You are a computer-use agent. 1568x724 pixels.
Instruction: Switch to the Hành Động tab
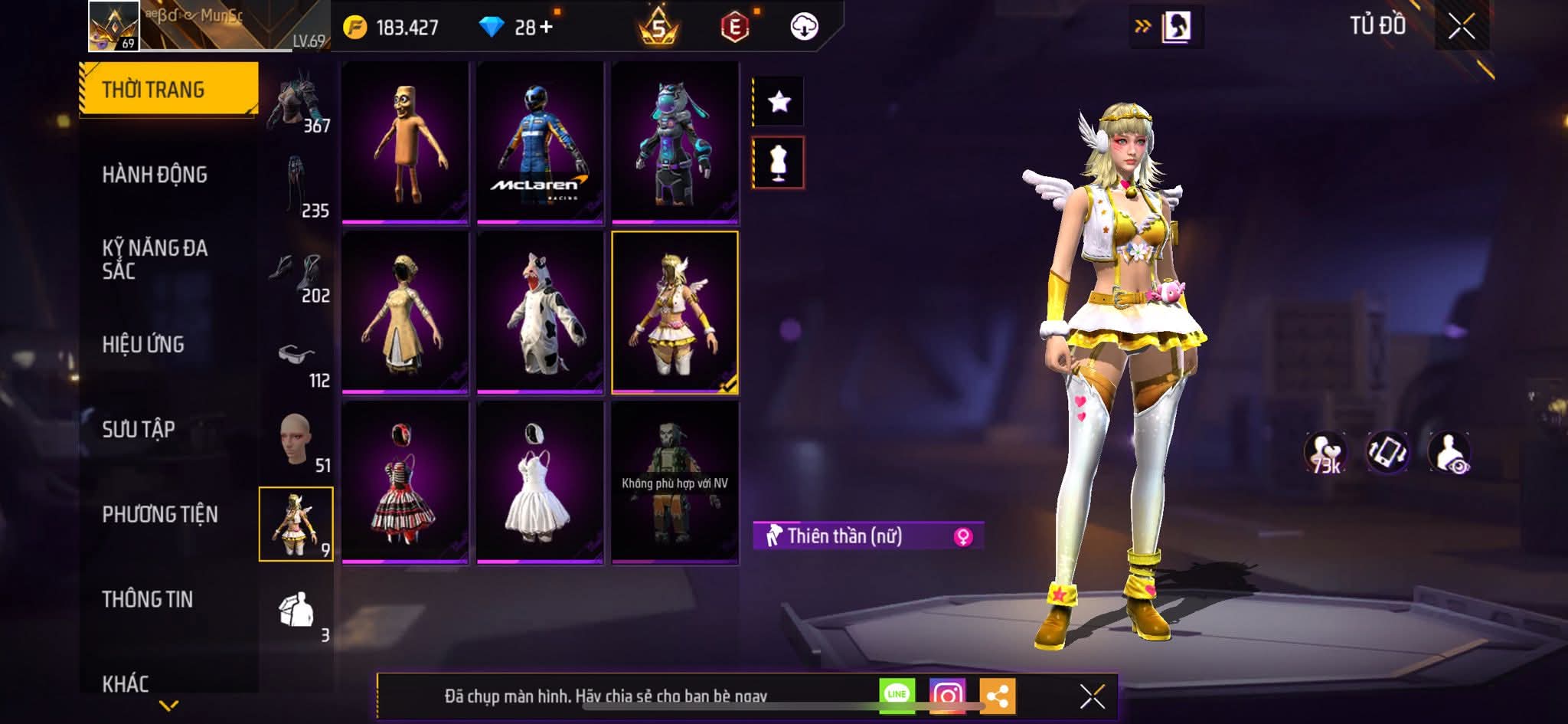(x=155, y=175)
